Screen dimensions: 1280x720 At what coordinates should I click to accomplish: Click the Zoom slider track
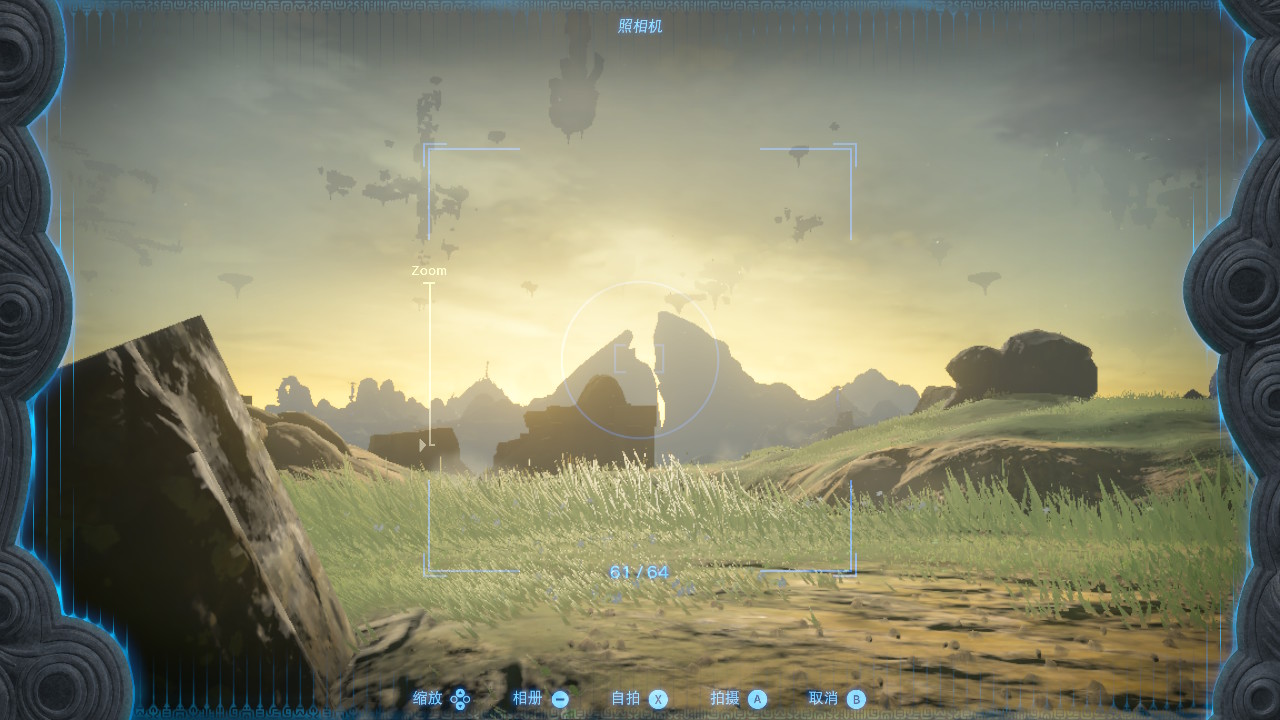click(x=430, y=362)
